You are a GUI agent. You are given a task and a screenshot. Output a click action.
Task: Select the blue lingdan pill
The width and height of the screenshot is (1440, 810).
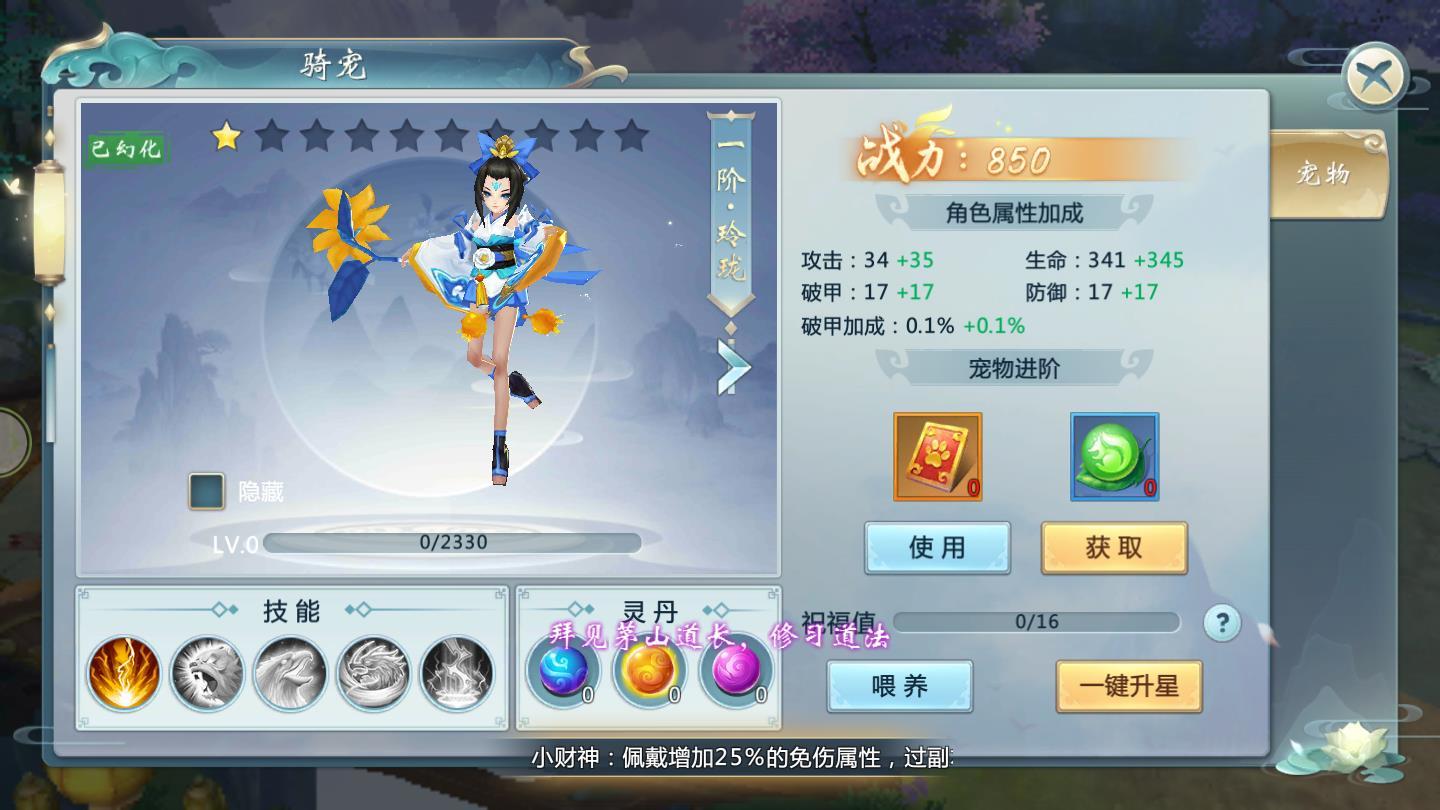point(564,672)
